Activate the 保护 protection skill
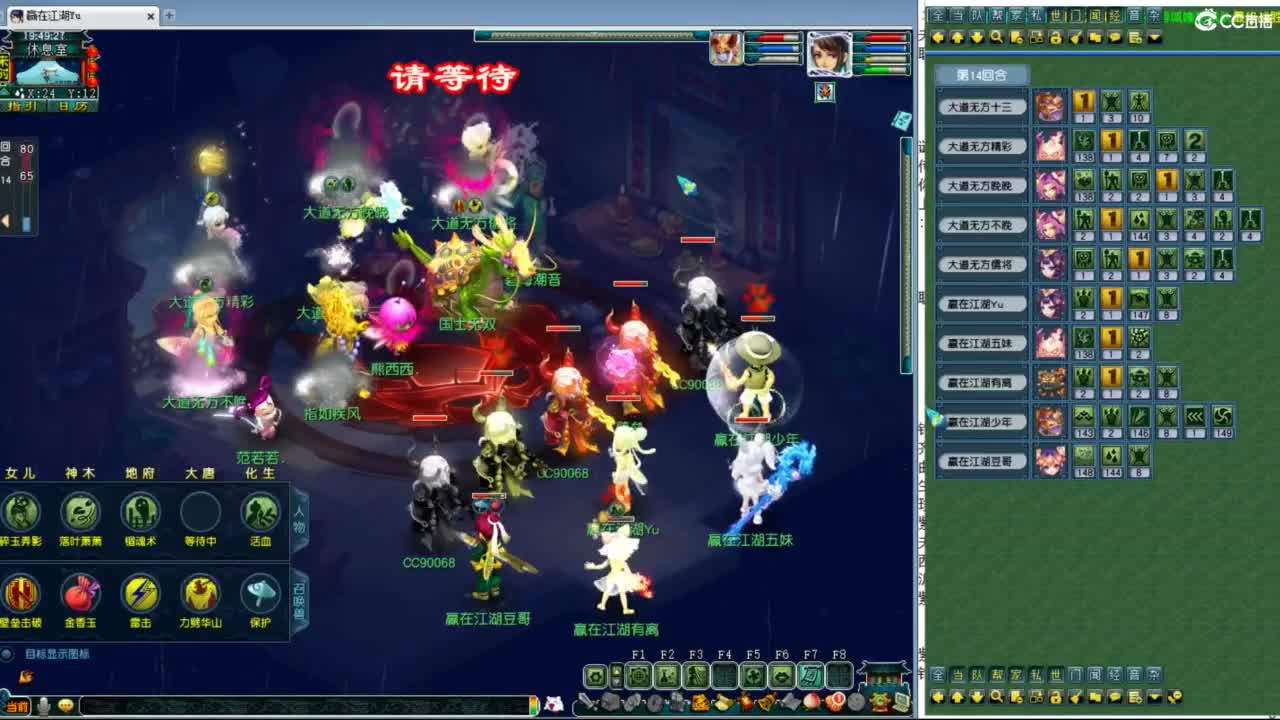1280x720 pixels. (259, 593)
